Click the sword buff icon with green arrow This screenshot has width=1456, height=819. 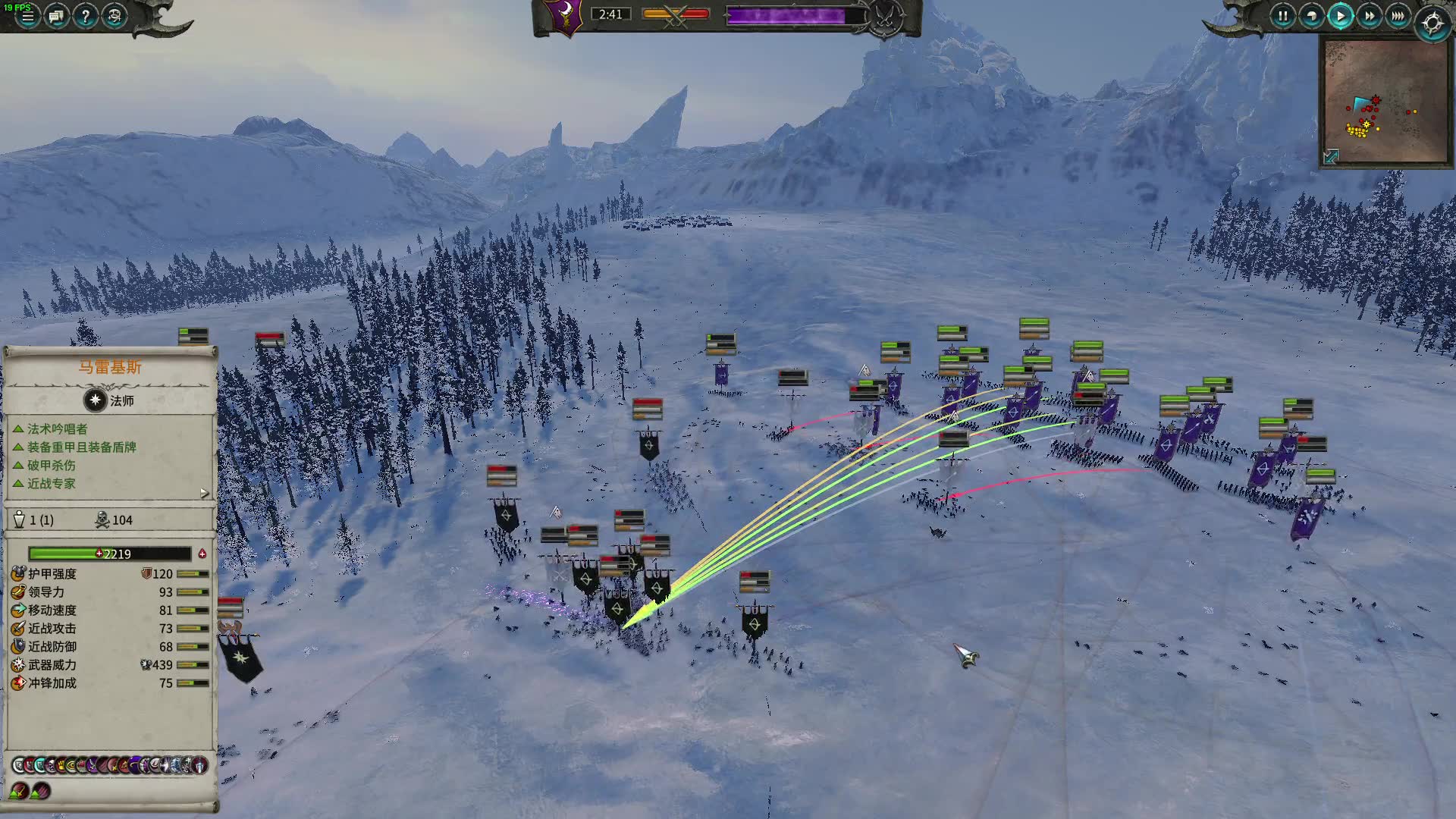coord(18,791)
